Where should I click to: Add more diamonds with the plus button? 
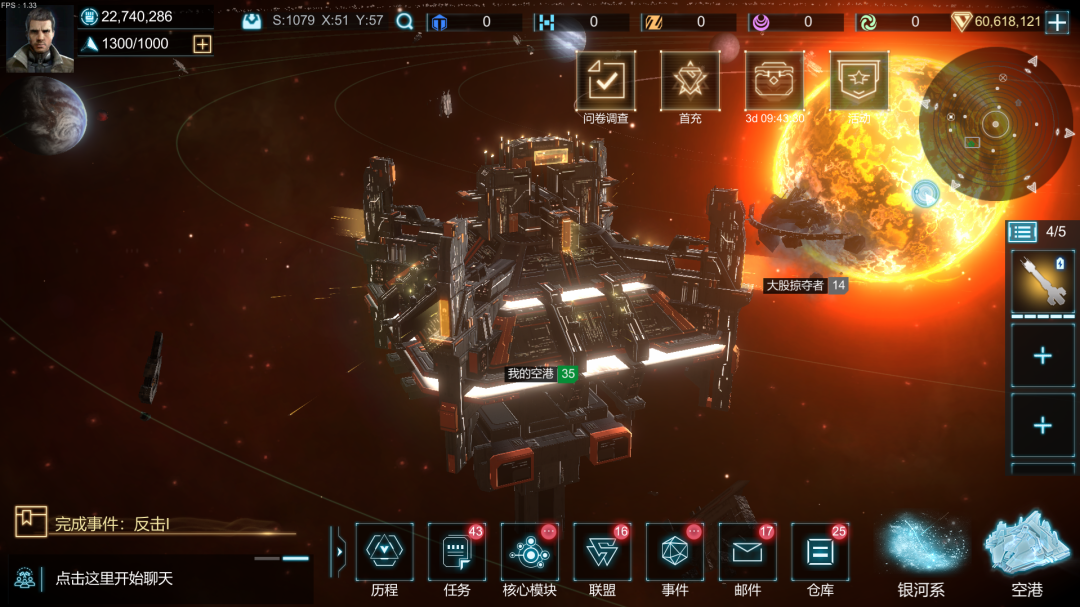point(1057,22)
